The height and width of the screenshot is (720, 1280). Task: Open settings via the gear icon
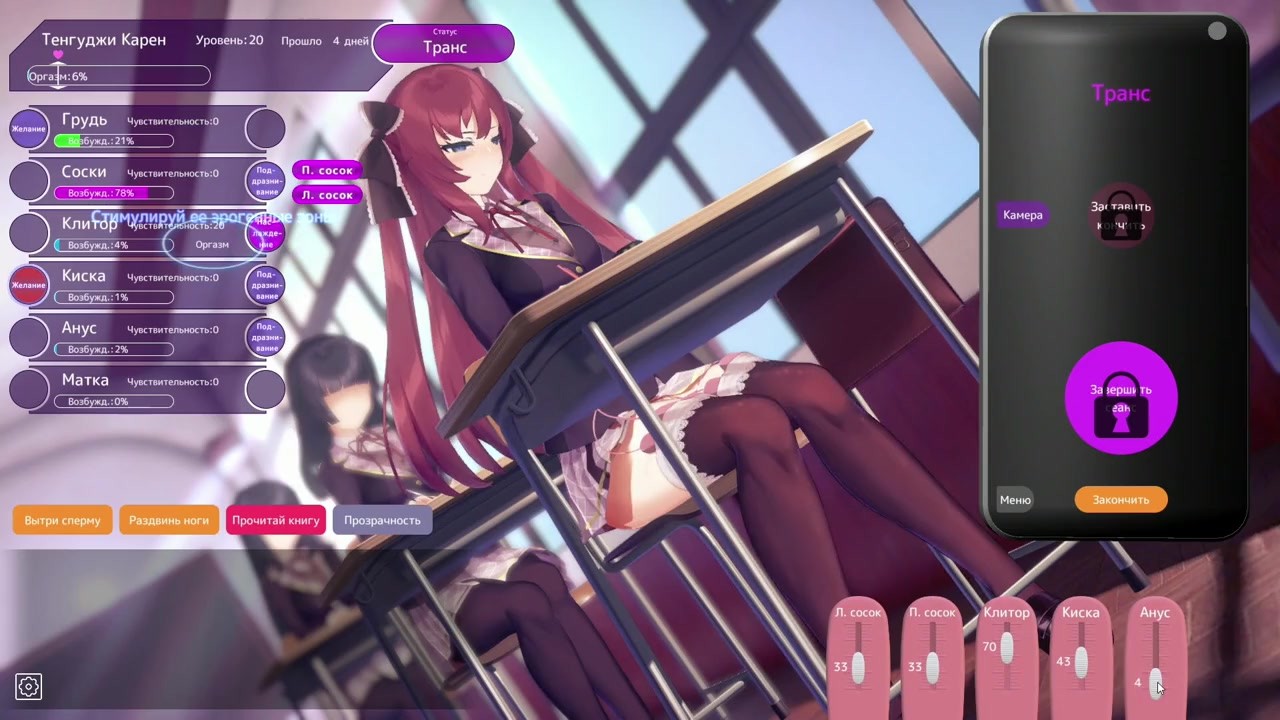point(28,686)
